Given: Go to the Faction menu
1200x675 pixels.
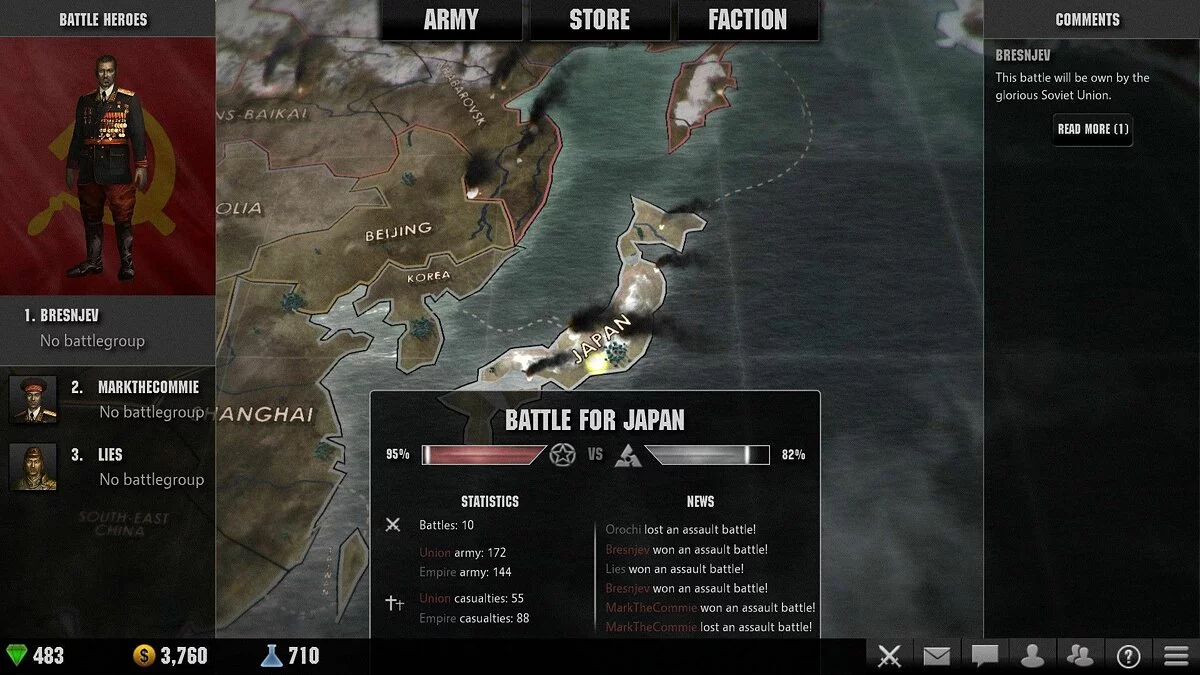Looking at the screenshot, I should click(x=747, y=20).
